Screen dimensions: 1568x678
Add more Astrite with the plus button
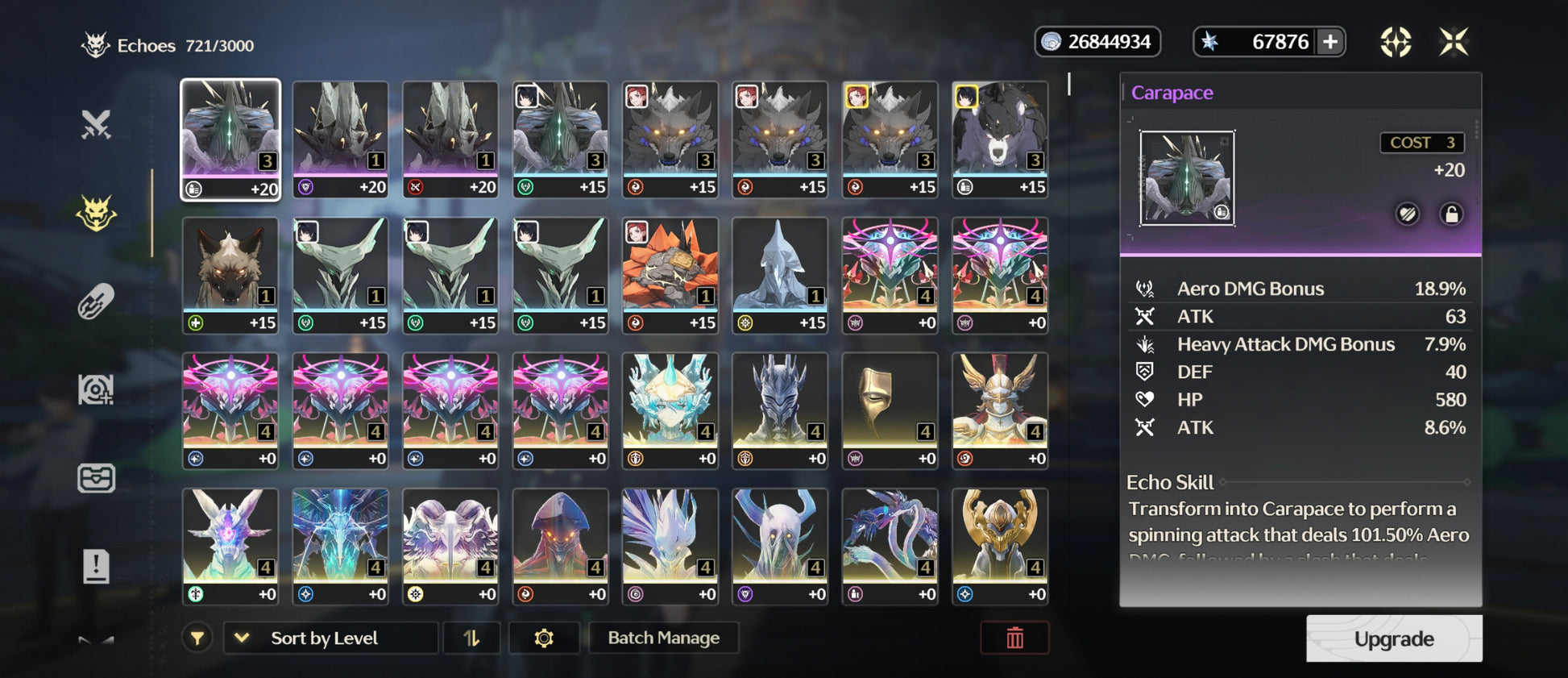click(x=1330, y=42)
